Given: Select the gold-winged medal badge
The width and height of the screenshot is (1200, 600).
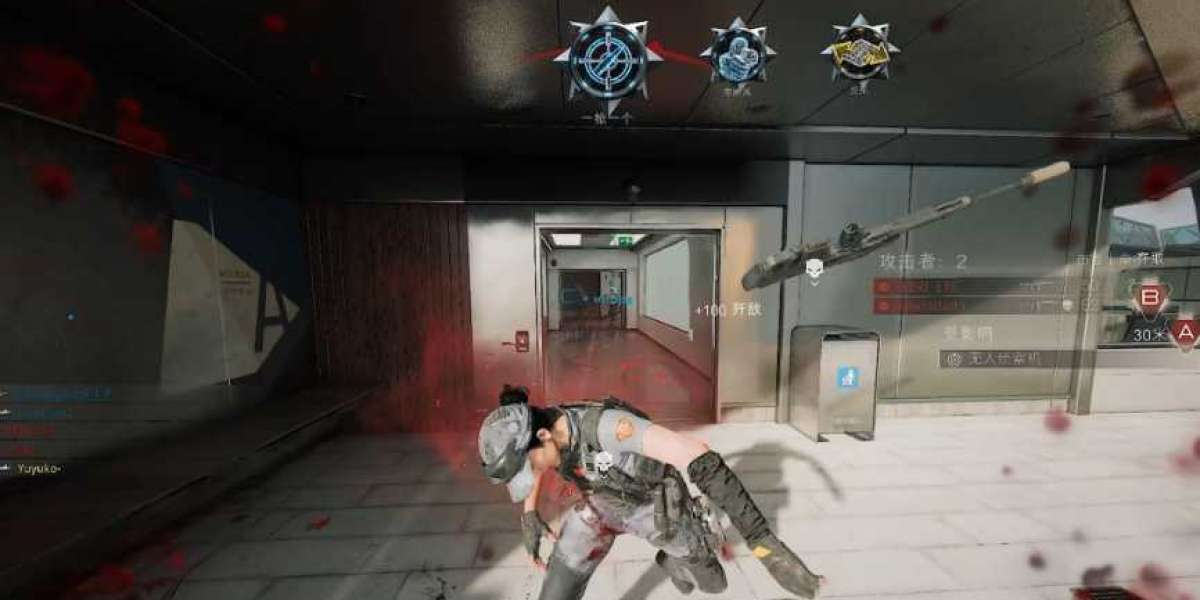Looking at the screenshot, I should click(x=860, y=49).
